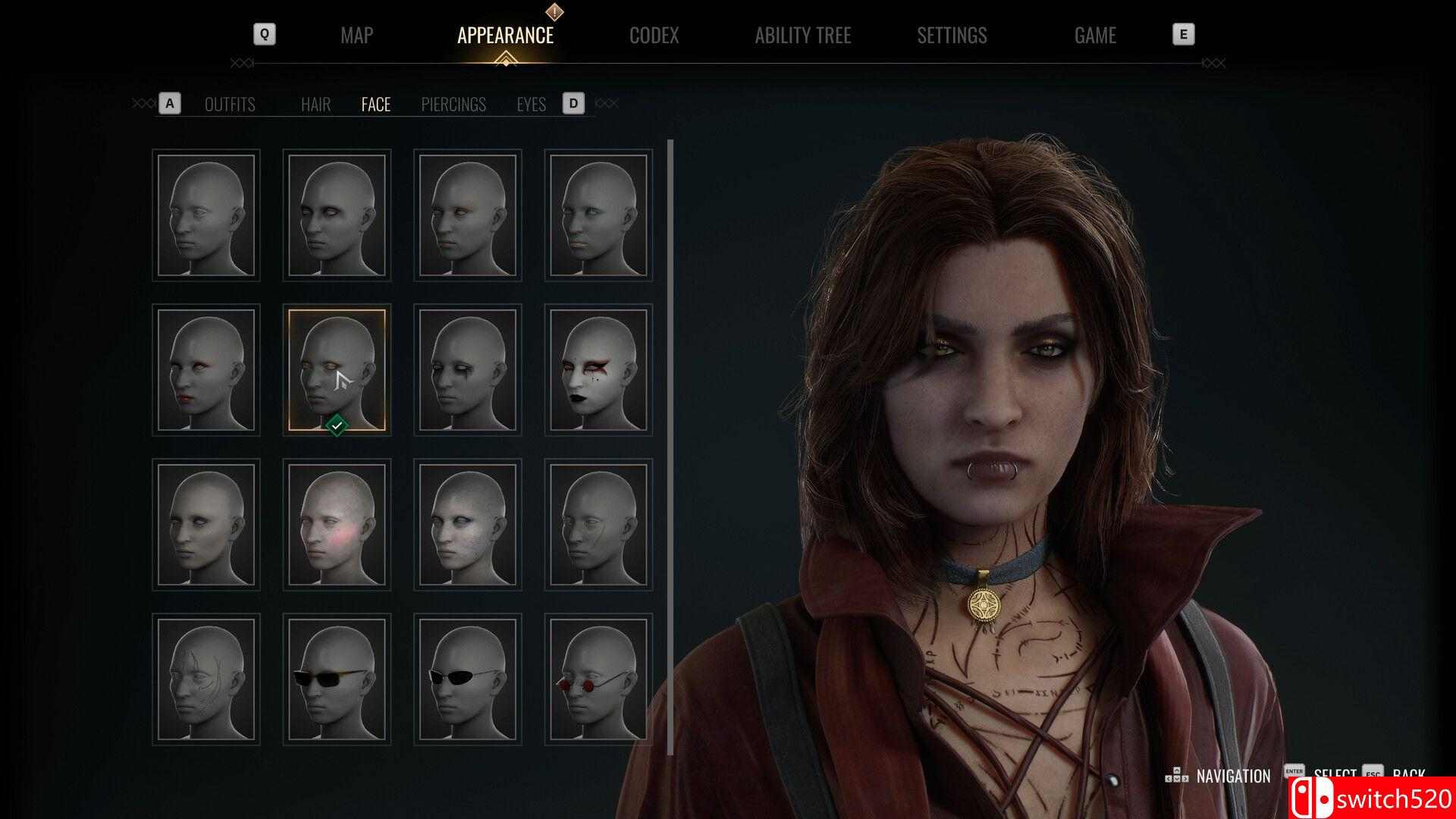Select the white face with black lips
1456x819 pixels.
[x=598, y=370]
